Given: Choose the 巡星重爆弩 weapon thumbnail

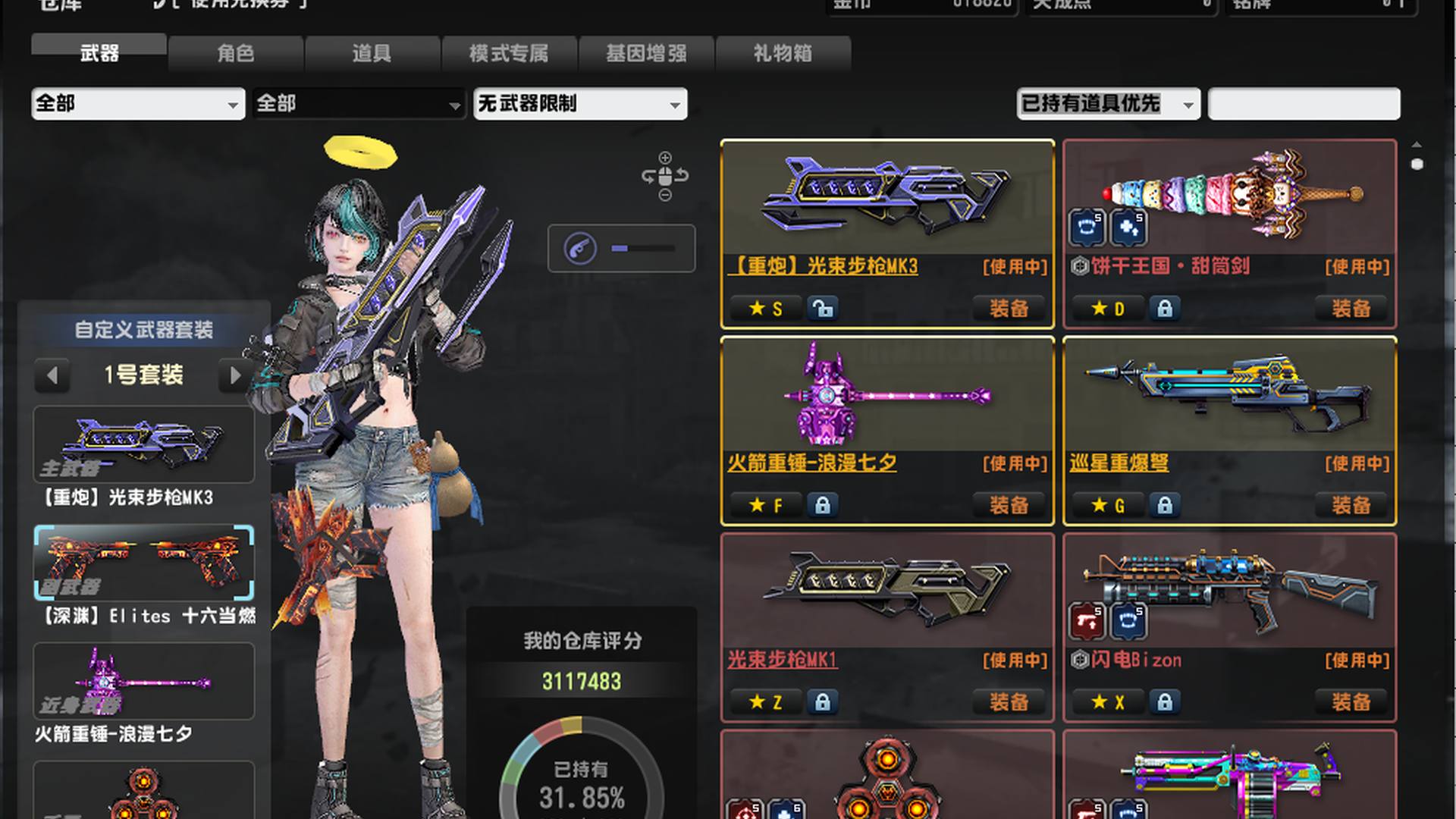Looking at the screenshot, I should click(x=1228, y=394).
